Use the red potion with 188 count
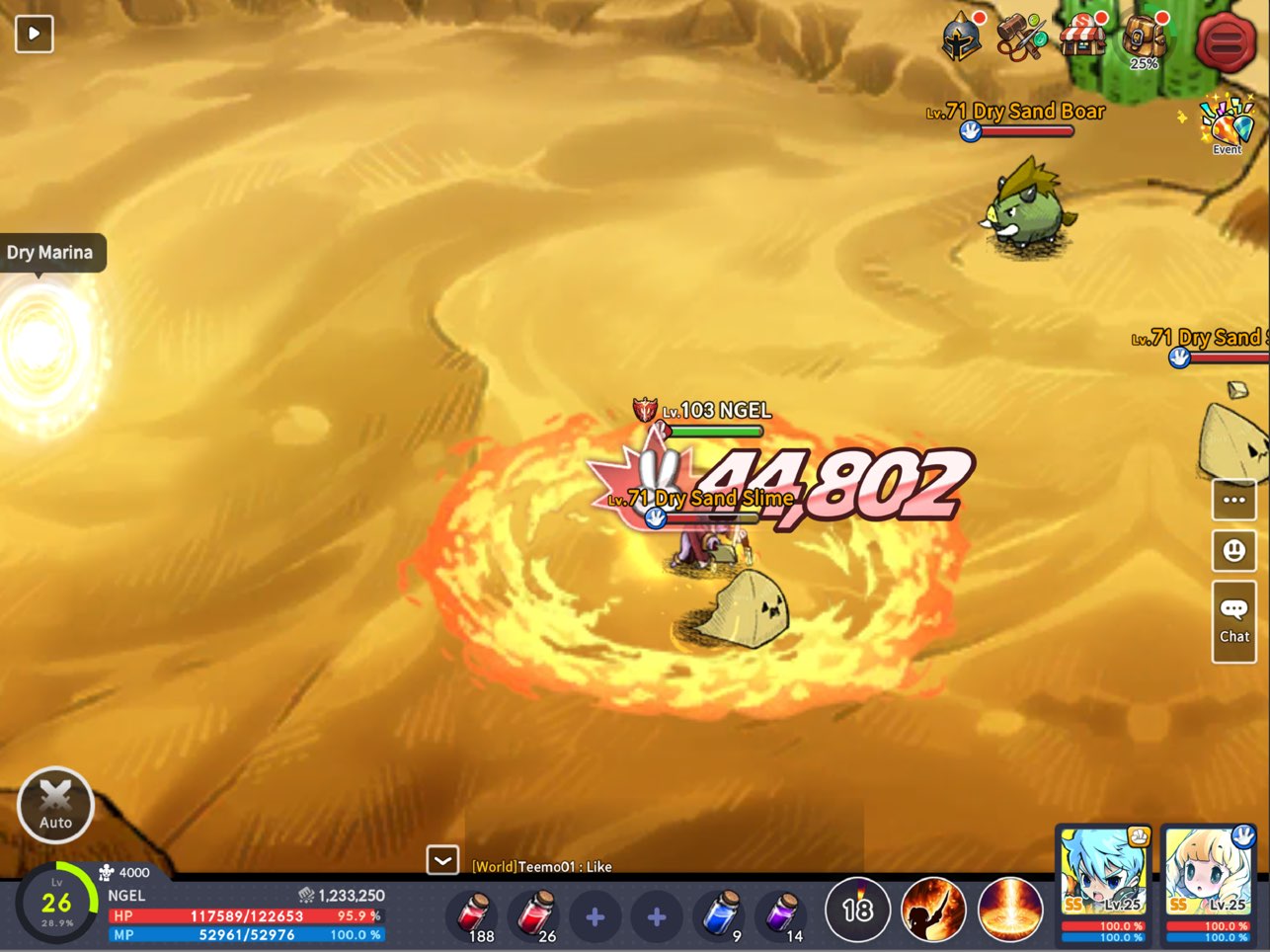Viewport: 1270px width, 952px height. tap(474, 914)
